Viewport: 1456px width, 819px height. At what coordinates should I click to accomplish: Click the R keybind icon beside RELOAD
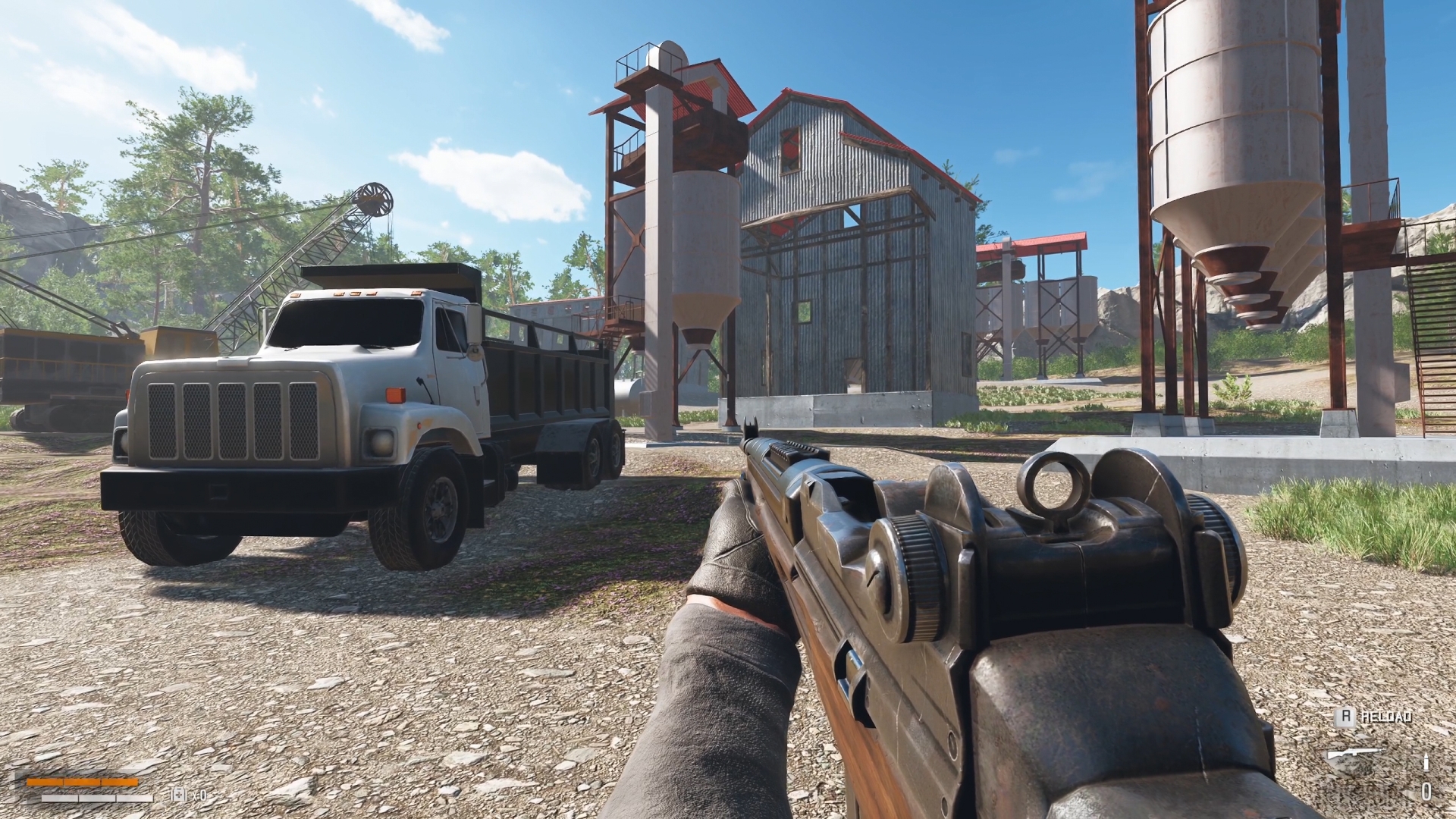(1346, 717)
